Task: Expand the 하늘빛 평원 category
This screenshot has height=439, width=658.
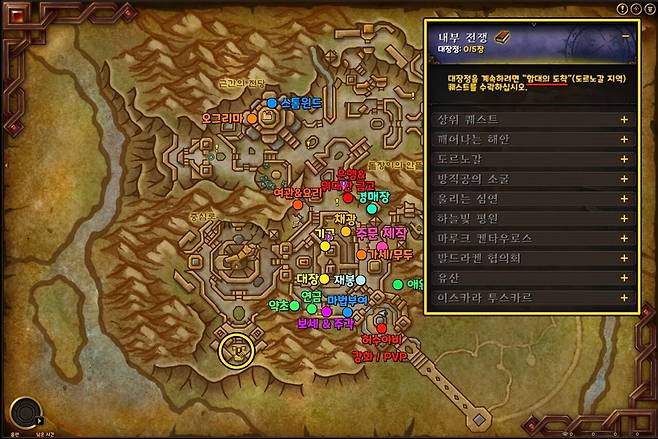Action: (623, 218)
